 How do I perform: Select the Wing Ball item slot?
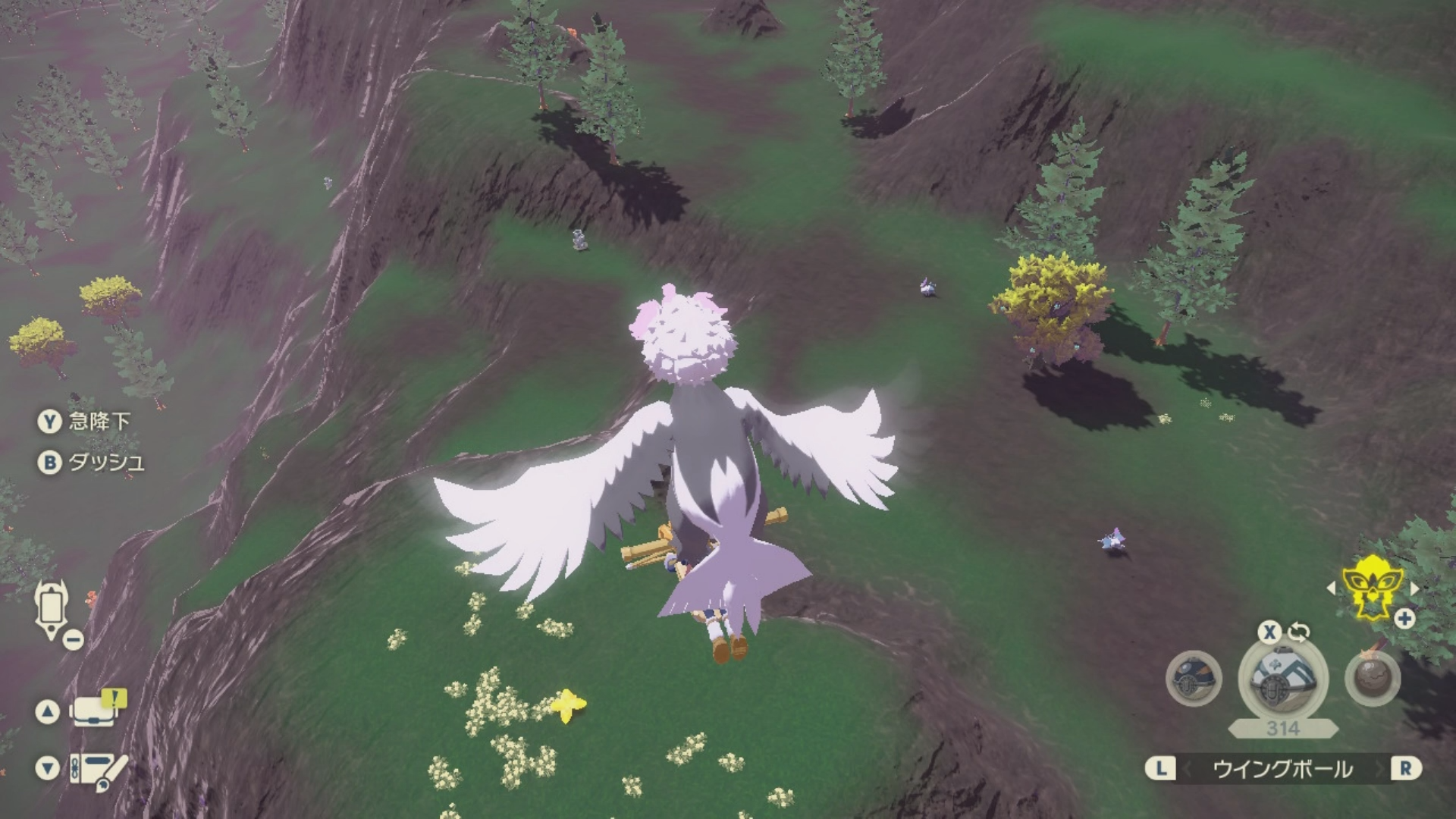[x=1282, y=677]
